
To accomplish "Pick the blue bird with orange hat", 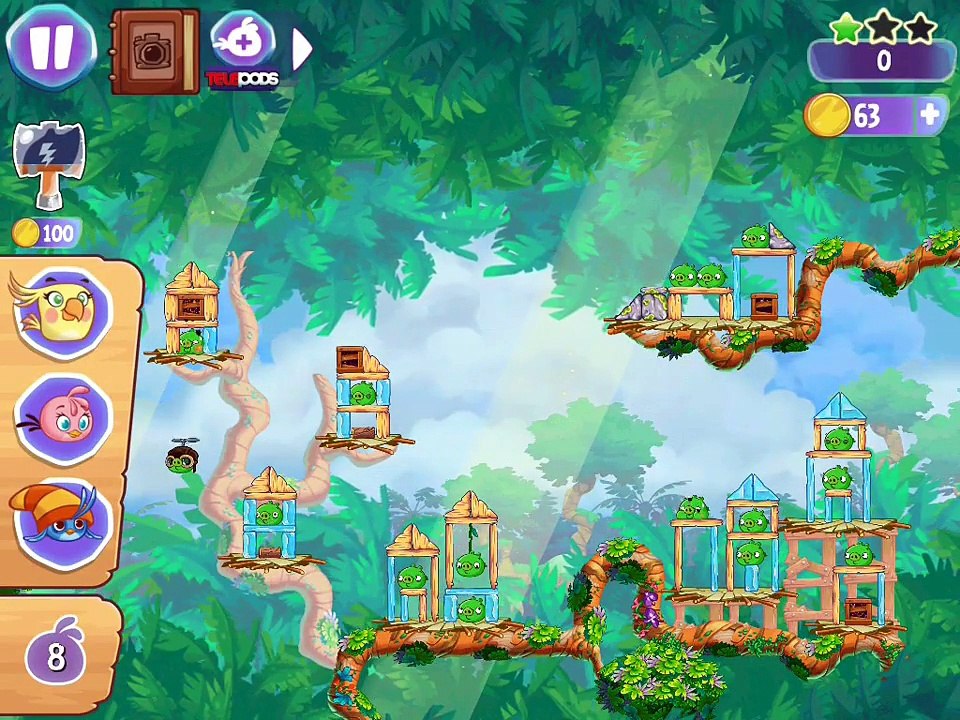I will pyautogui.click(x=62, y=521).
